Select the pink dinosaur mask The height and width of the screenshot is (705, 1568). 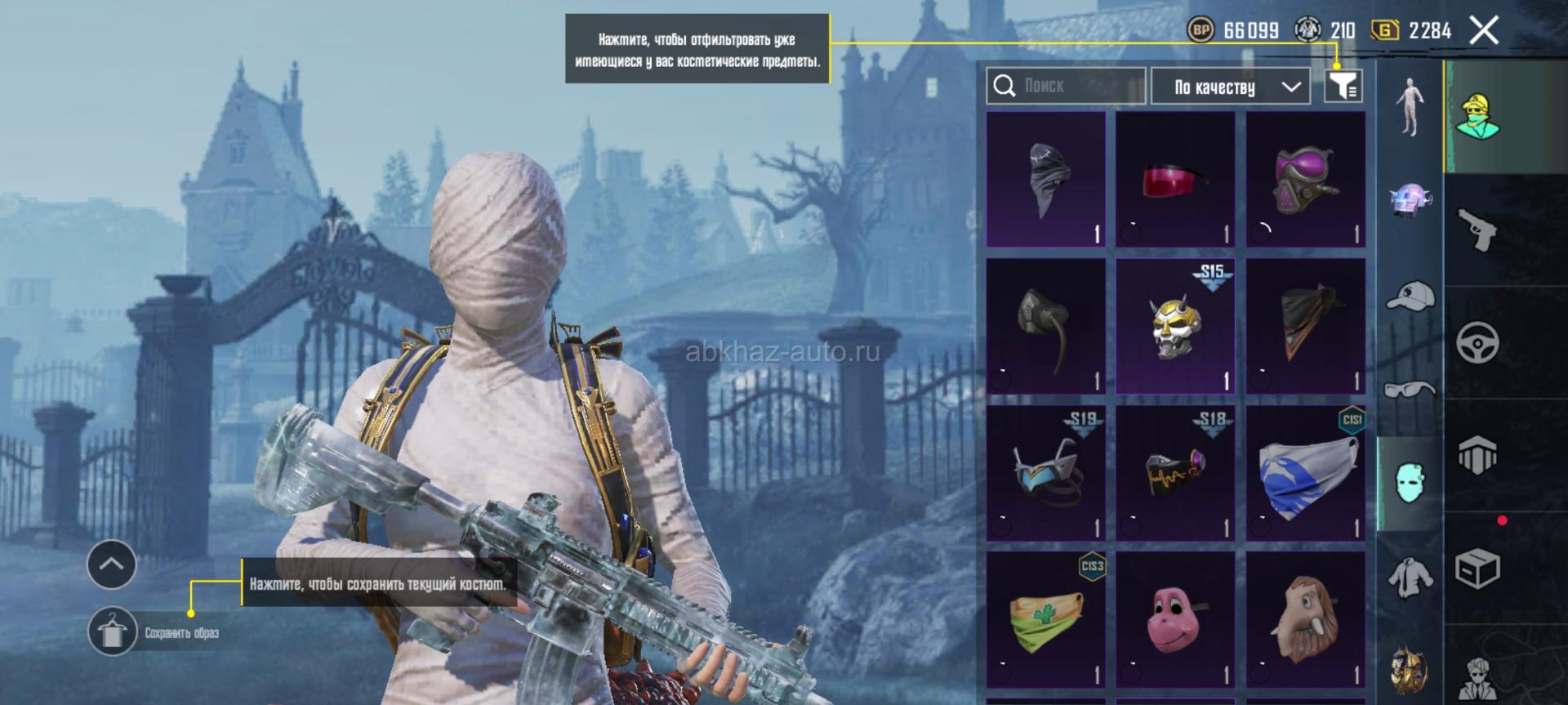1175,619
